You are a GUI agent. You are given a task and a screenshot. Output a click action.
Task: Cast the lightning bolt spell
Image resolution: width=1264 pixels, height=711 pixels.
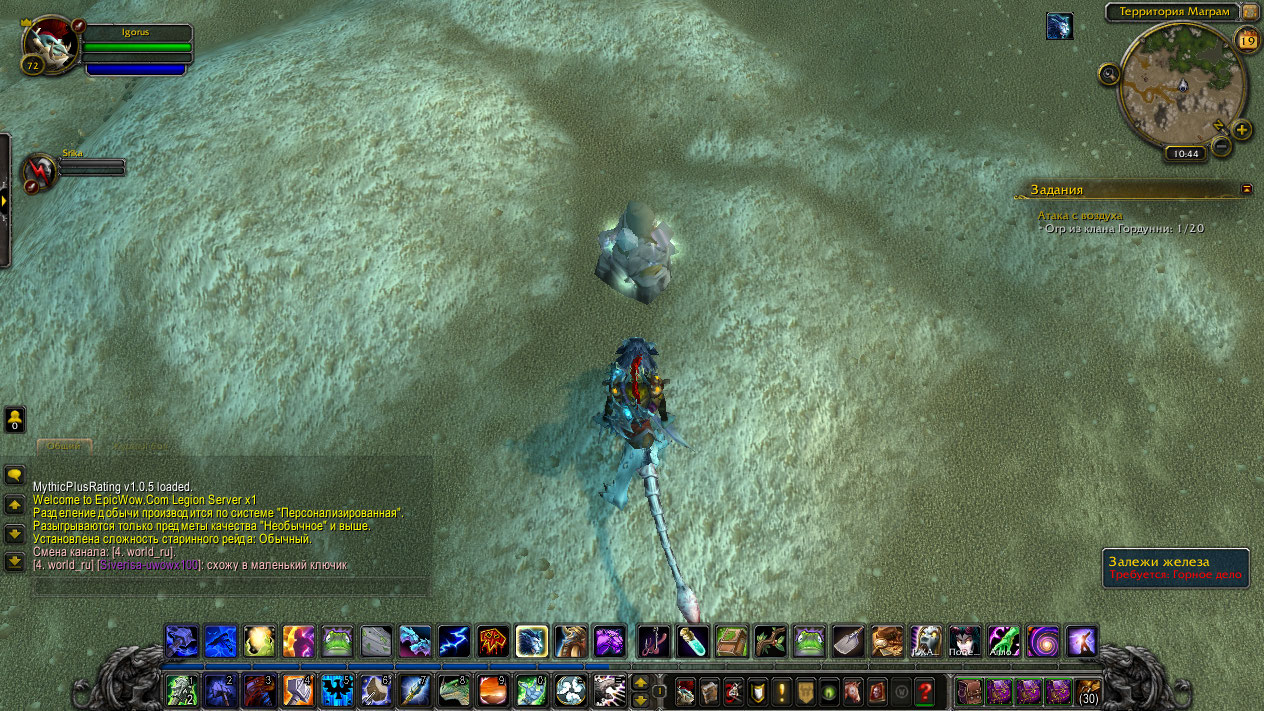454,641
